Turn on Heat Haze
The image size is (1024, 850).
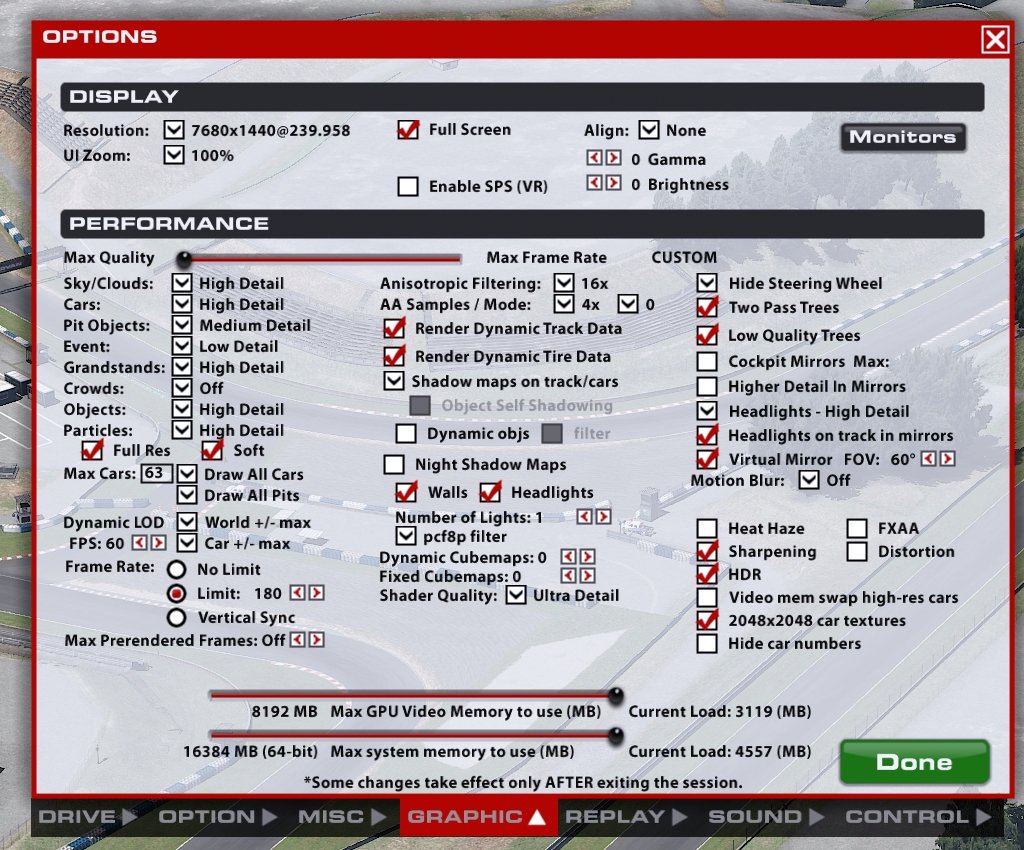[x=708, y=529]
